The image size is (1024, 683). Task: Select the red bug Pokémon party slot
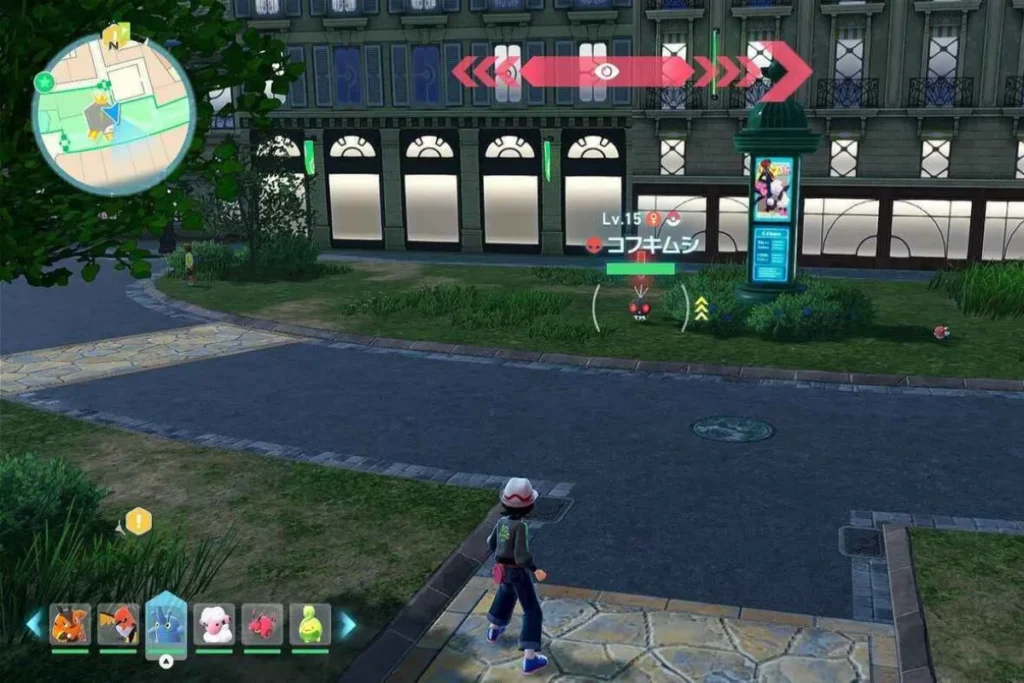pyautogui.click(x=262, y=625)
